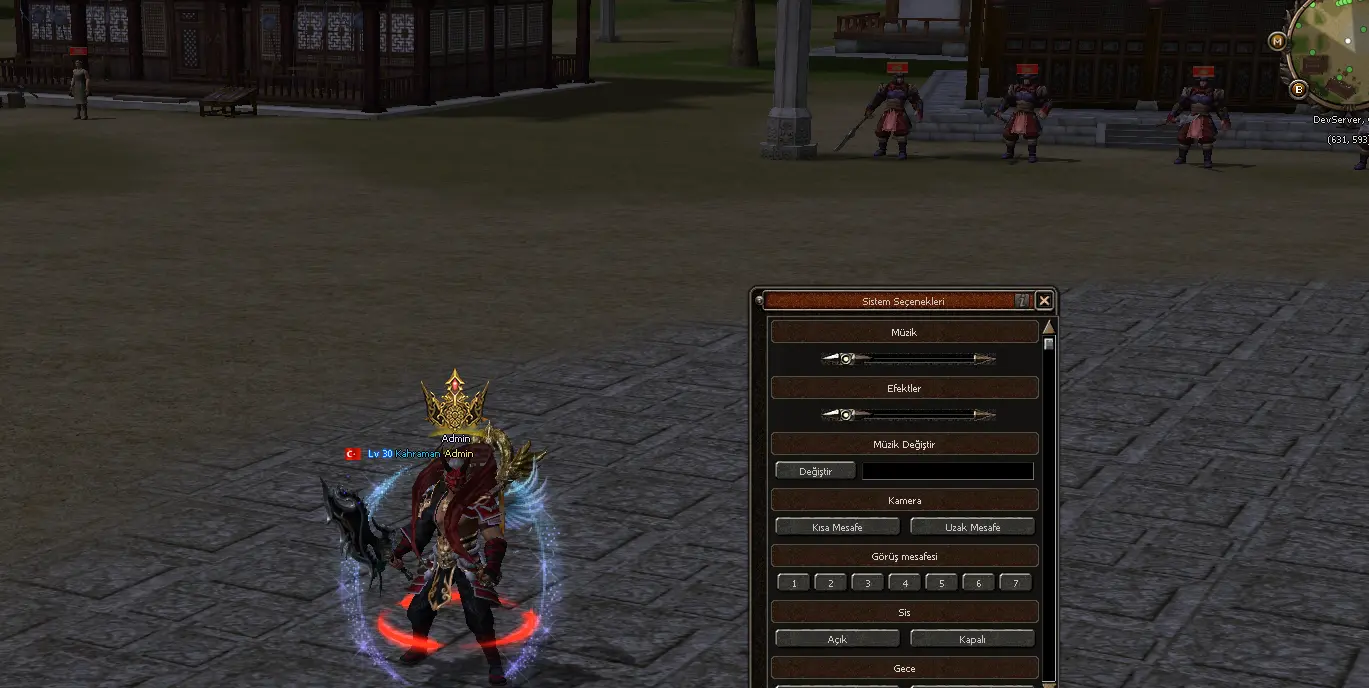Adjust the Efektler volume slider
Viewport: 1369px width, 688px height.
point(846,415)
